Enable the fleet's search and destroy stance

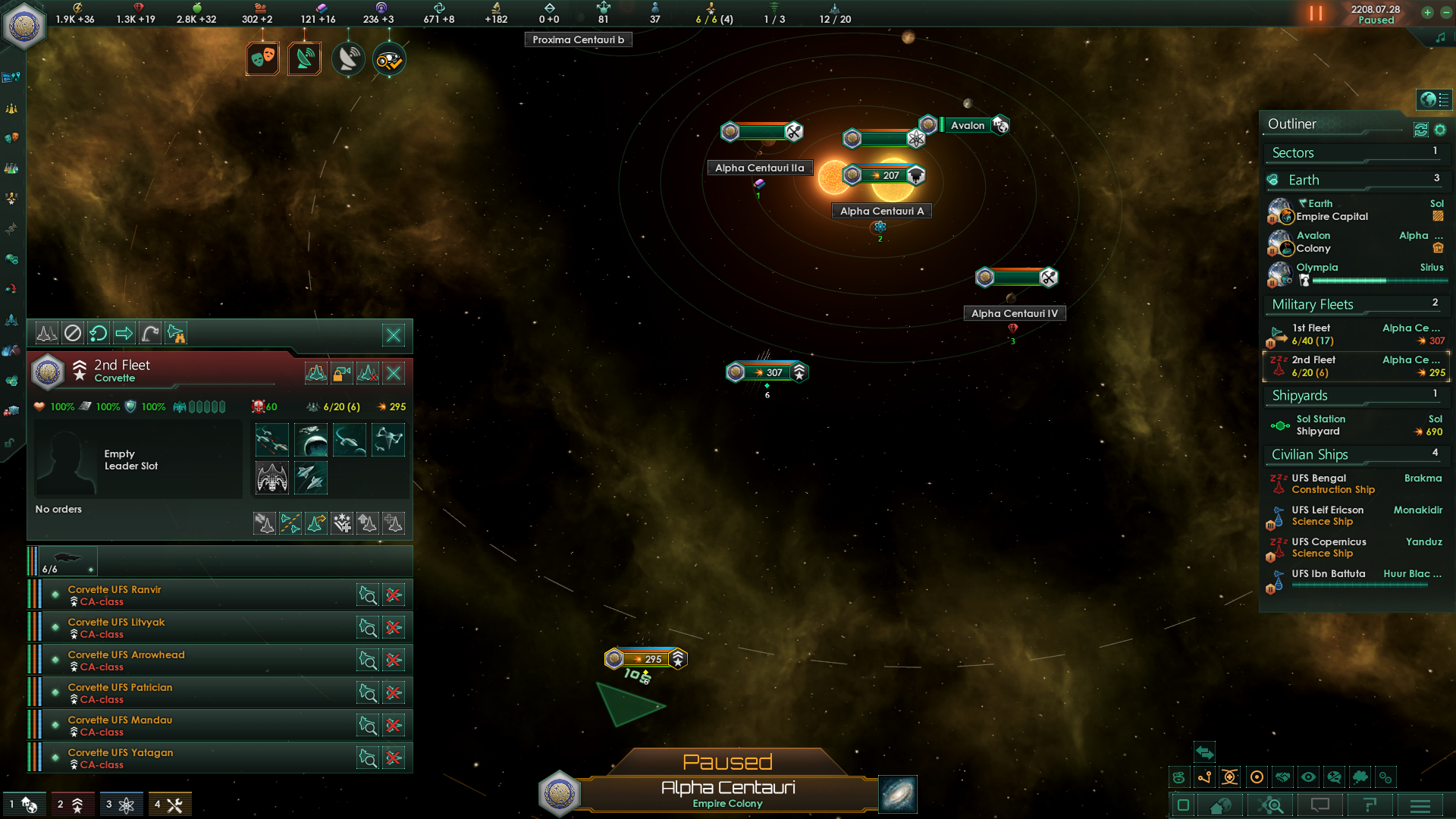176,332
